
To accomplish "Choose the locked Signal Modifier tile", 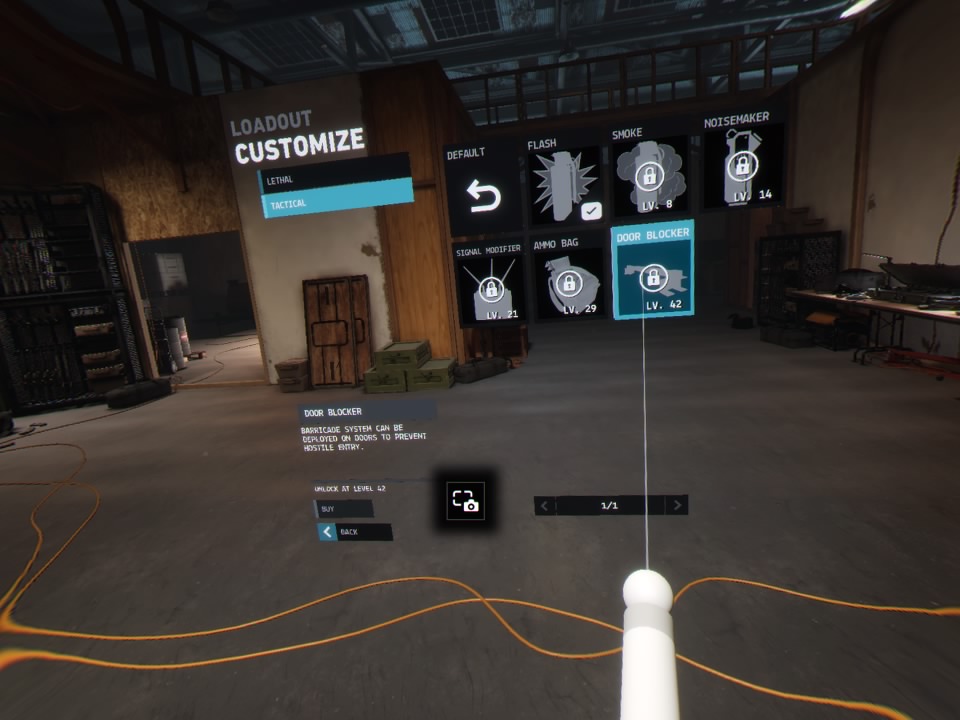I will [491, 284].
